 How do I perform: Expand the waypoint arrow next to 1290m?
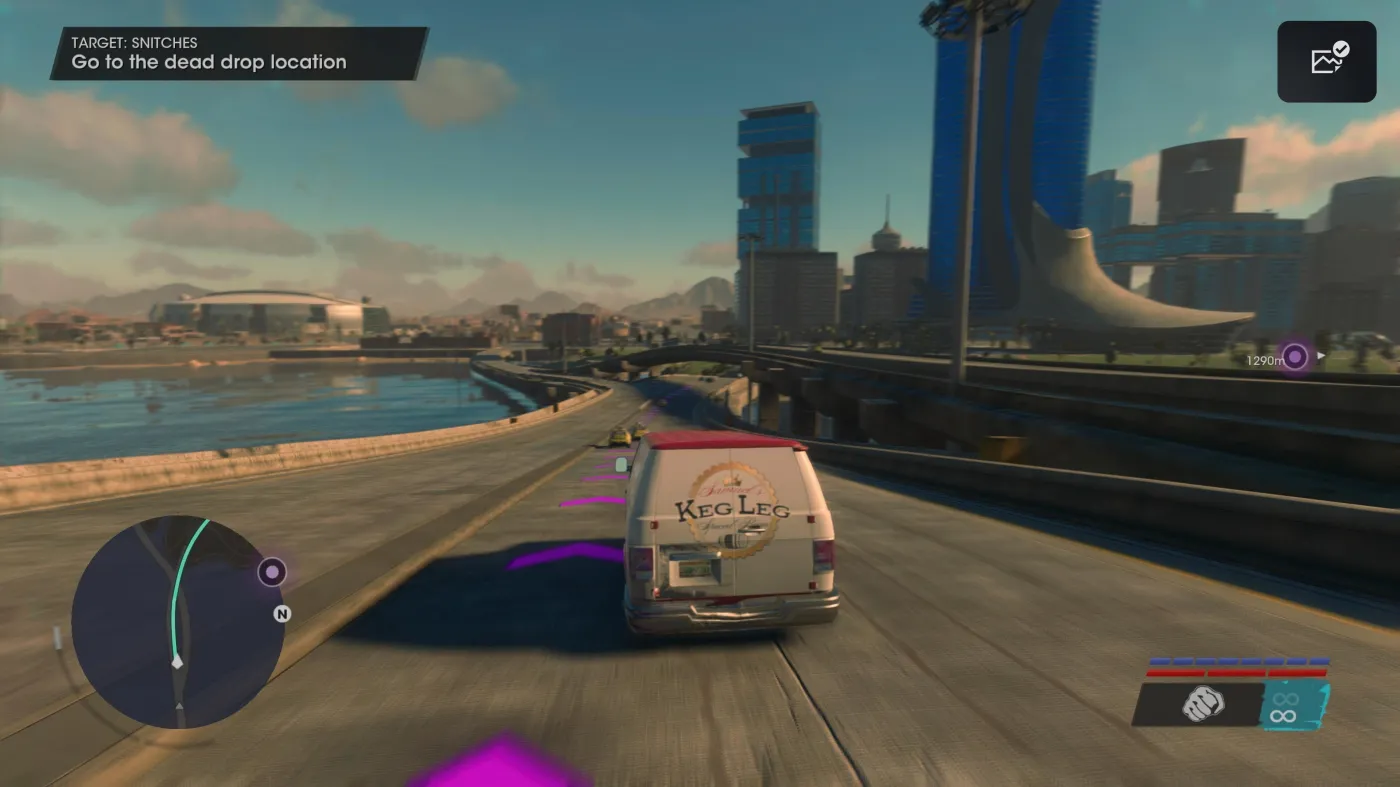[x=1321, y=356]
